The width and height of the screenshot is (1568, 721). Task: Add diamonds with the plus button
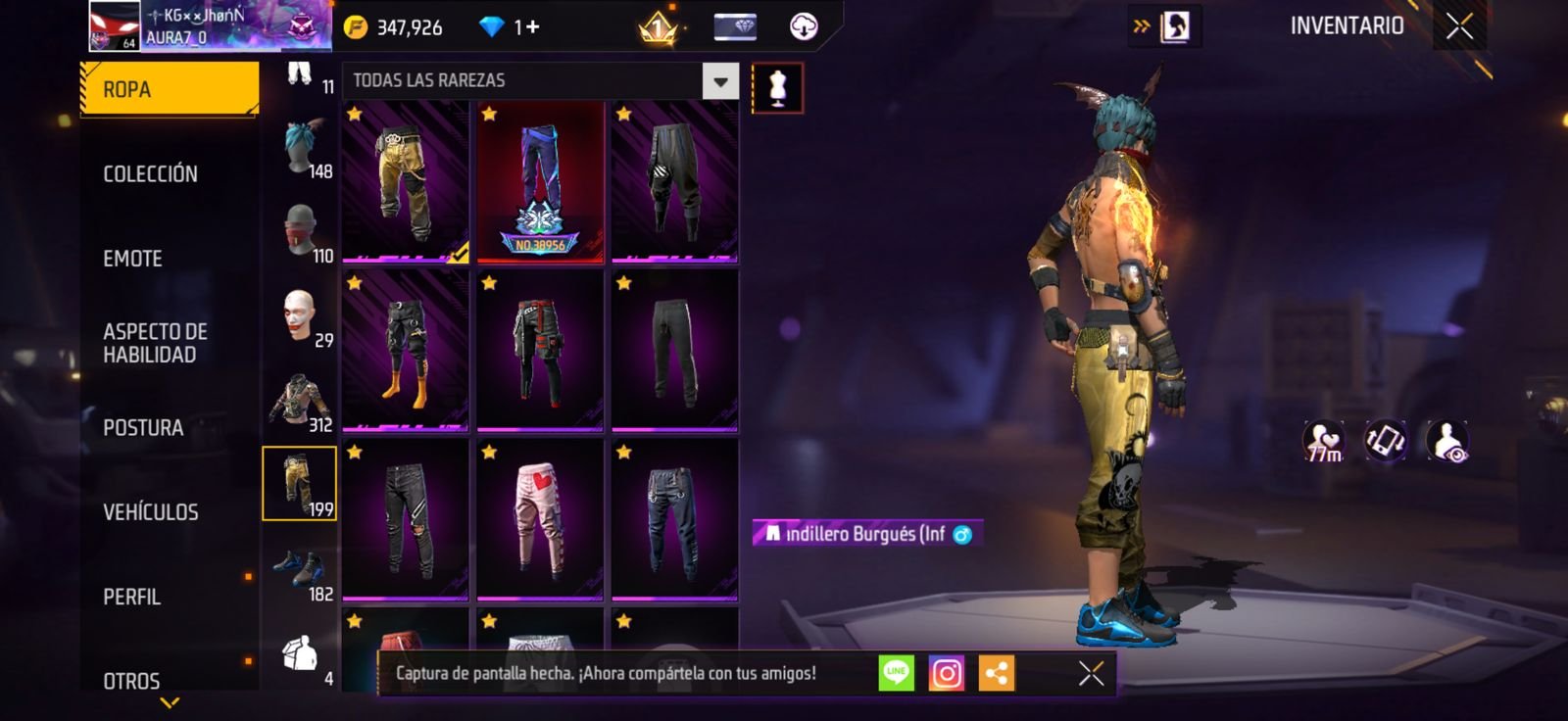pyautogui.click(x=532, y=26)
